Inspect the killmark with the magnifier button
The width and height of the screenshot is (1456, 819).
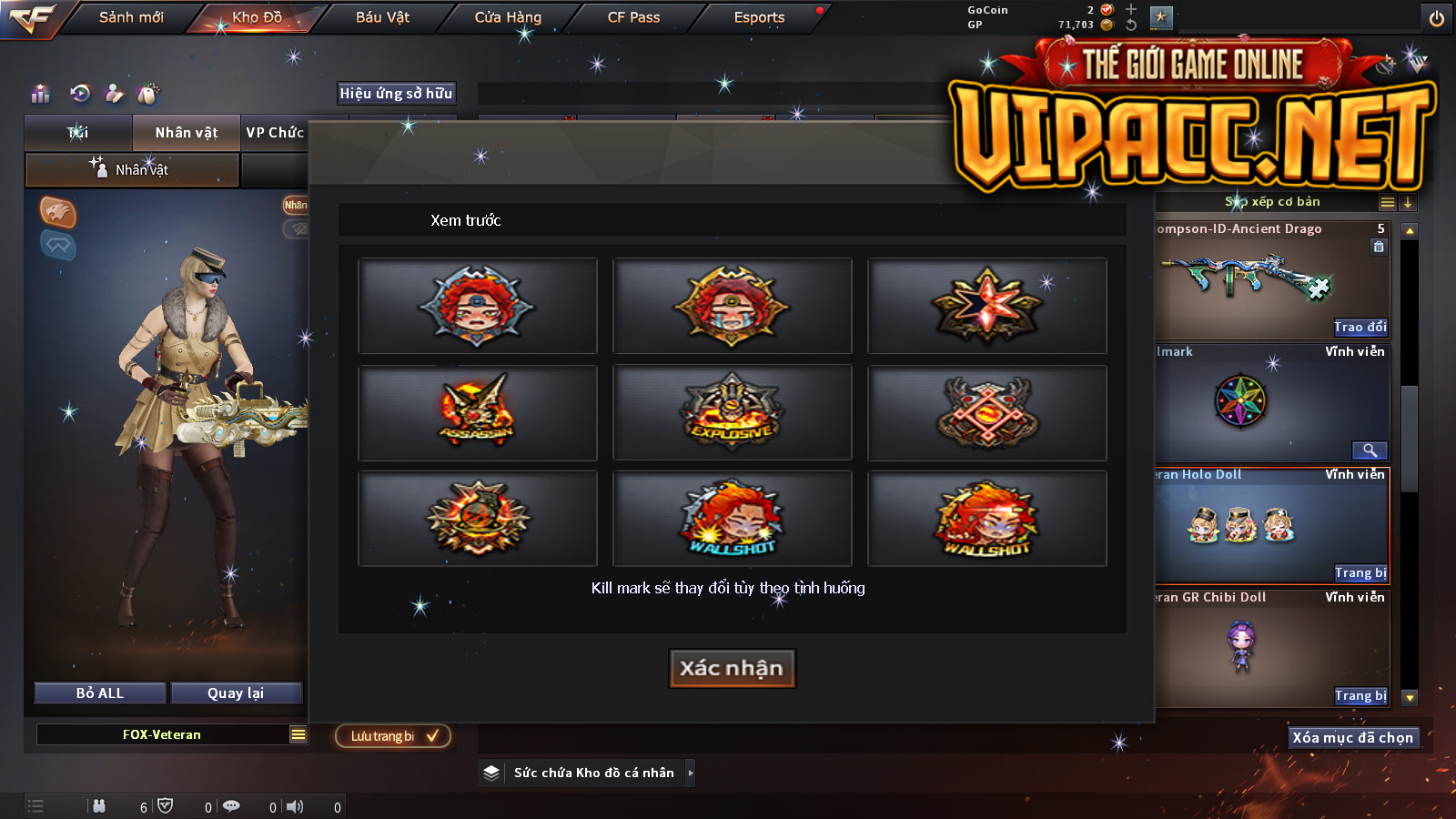click(x=1369, y=450)
